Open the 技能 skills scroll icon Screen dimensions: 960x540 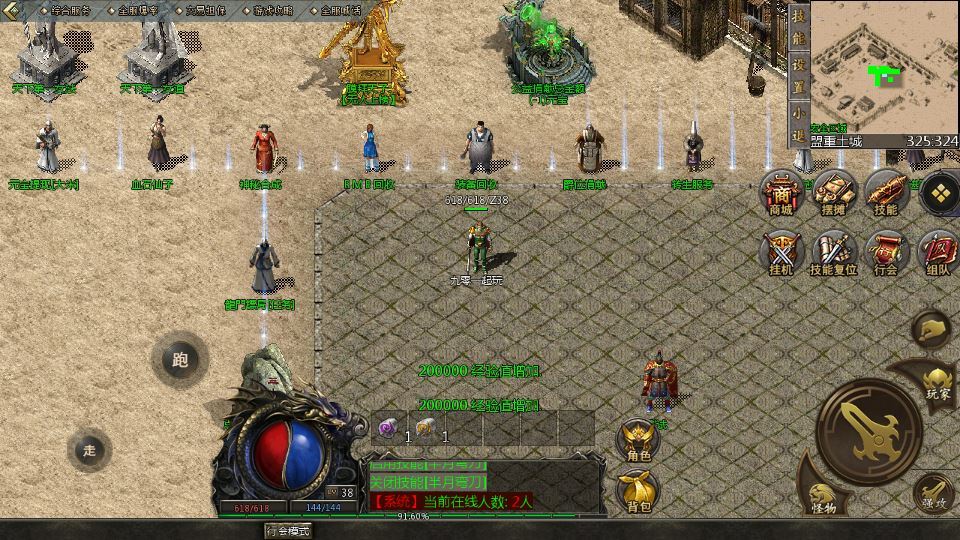885,192
